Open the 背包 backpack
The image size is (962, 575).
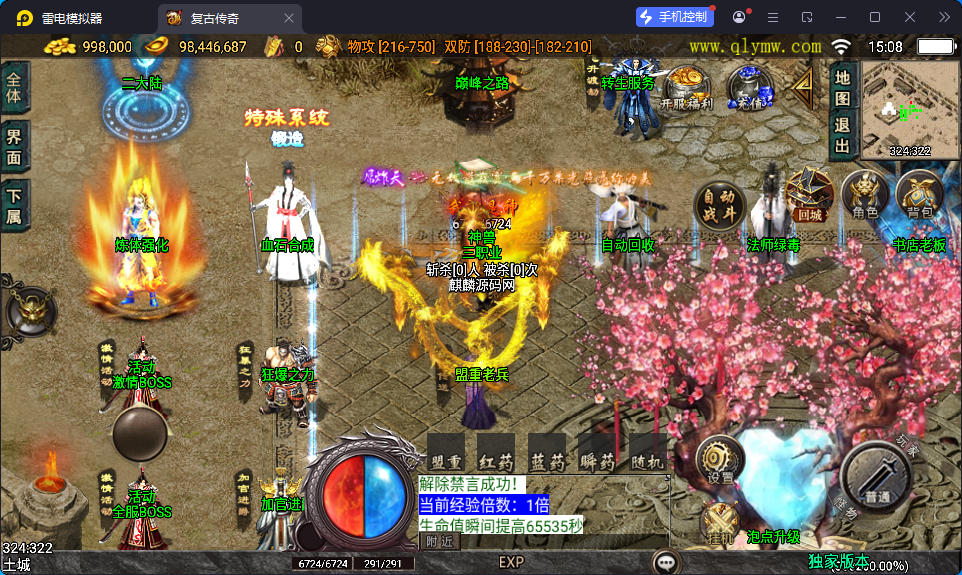tap(919, 194)
